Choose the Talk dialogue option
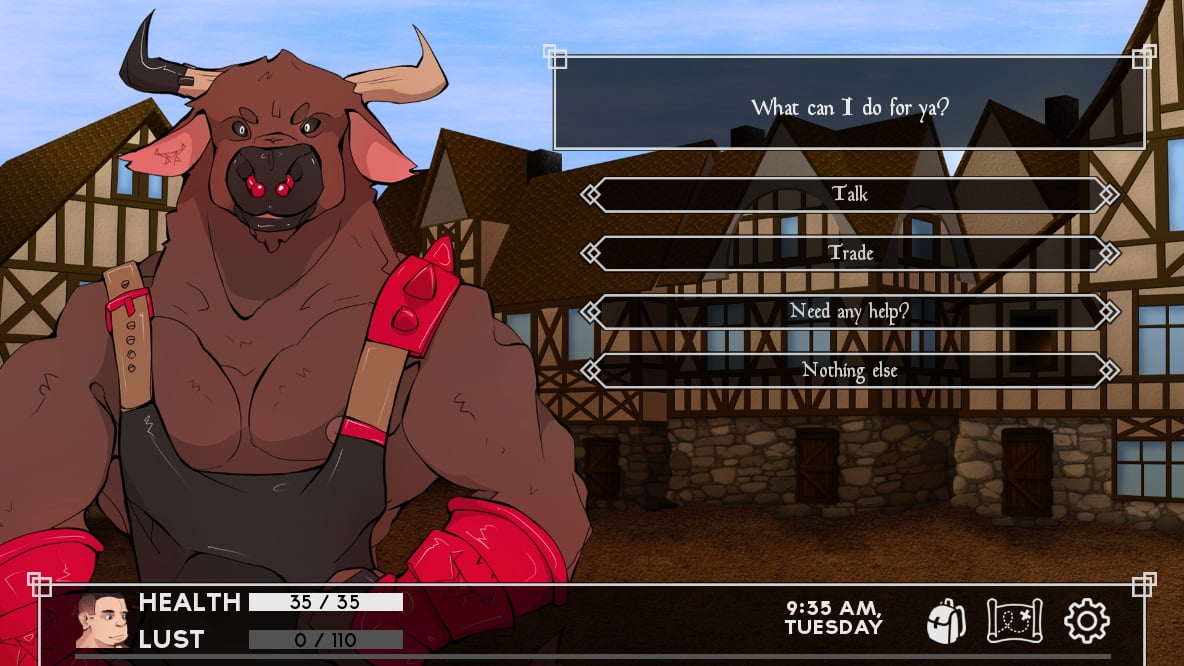 849,194
